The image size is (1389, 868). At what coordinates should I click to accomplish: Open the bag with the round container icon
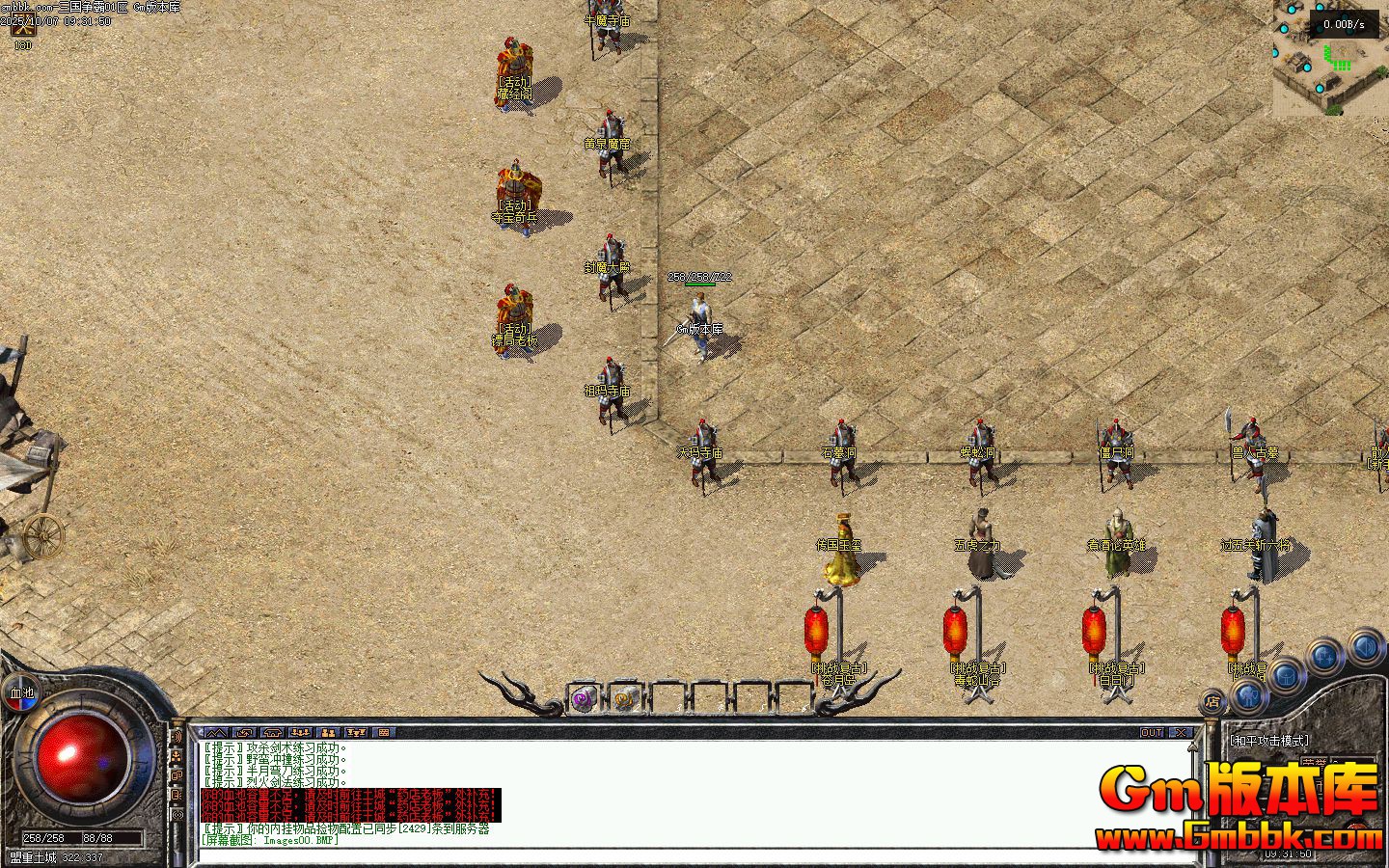(x=1287, y=674)
